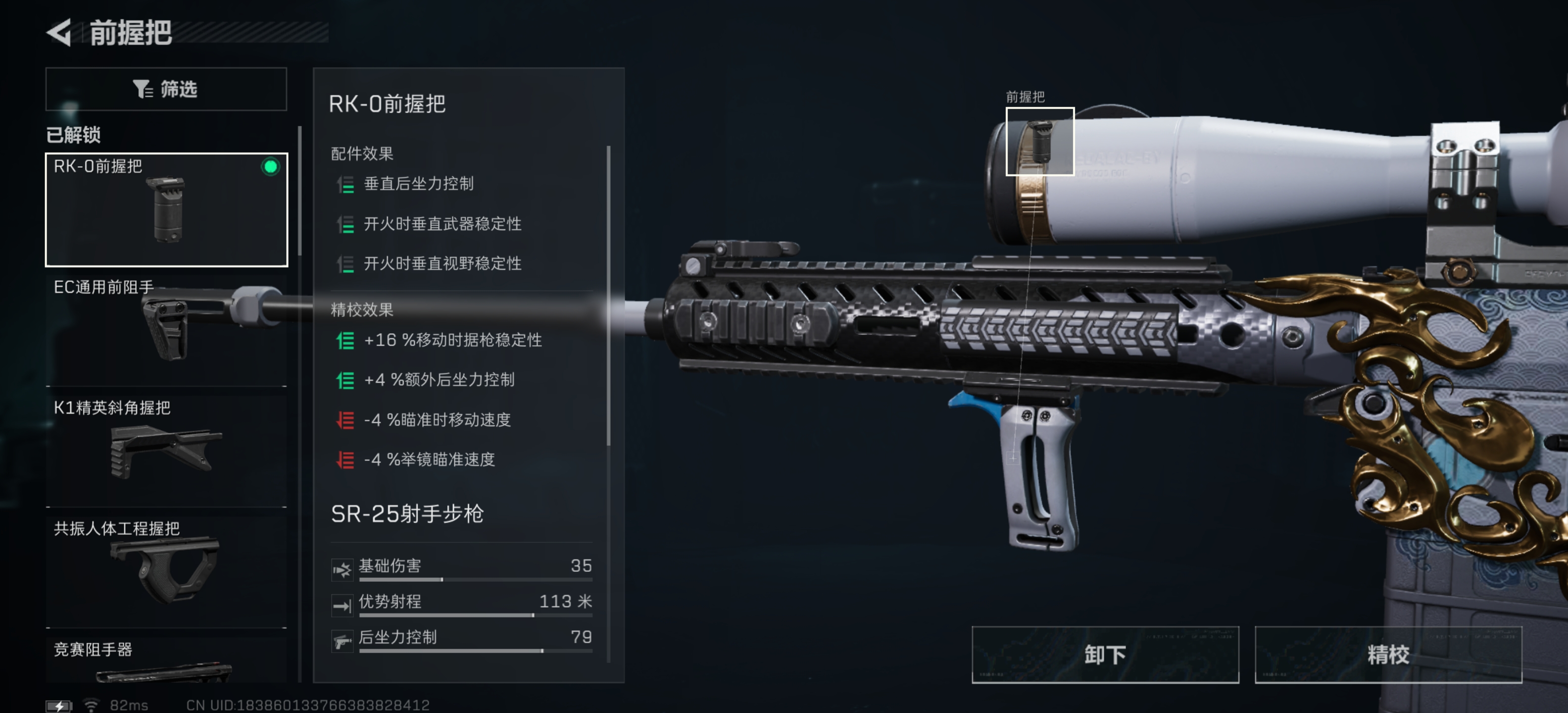Click the green icon for 垂直后坐力控制 effect

346,185
